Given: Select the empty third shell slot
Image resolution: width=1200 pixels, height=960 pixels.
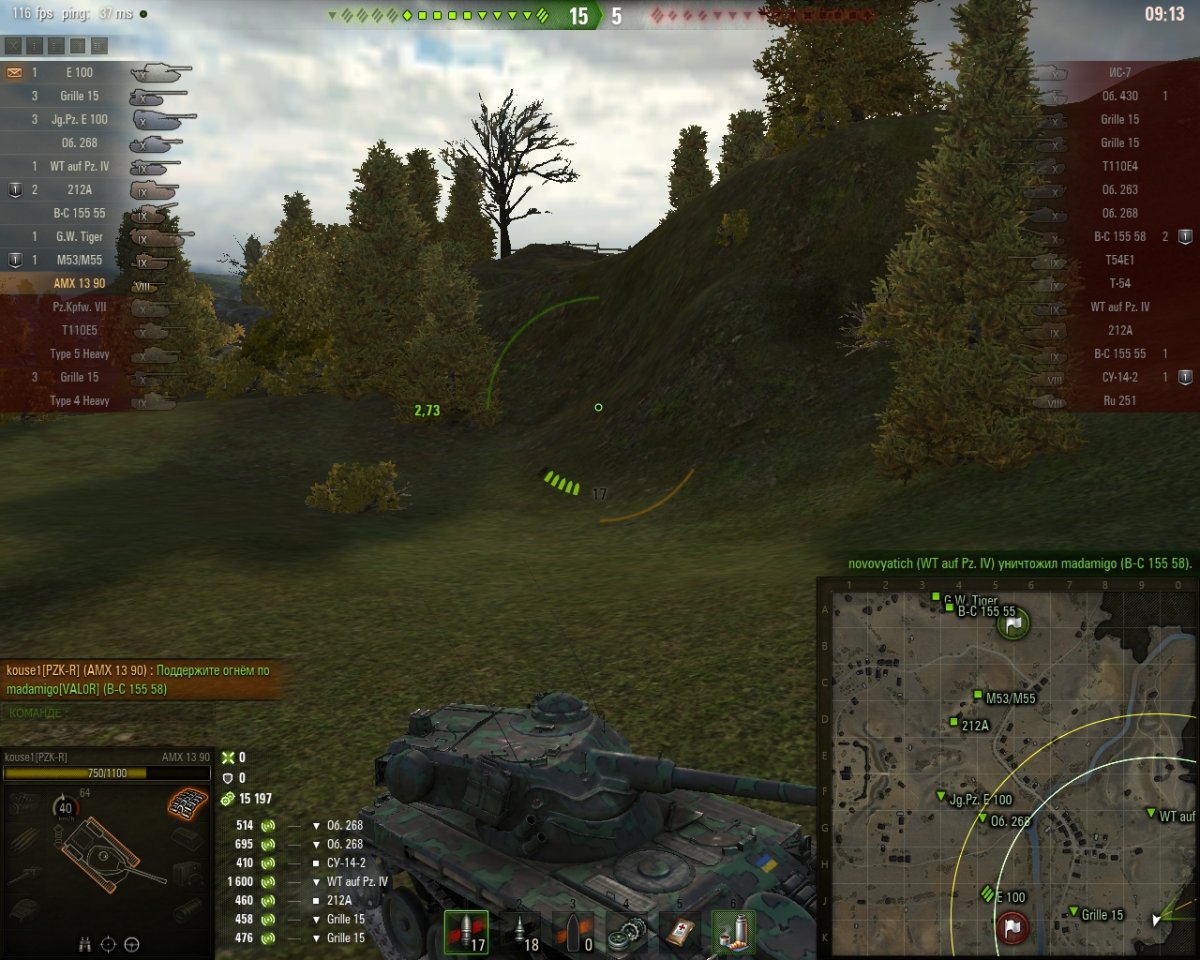Looking at the screenshot, I should [x=574, y=932].
